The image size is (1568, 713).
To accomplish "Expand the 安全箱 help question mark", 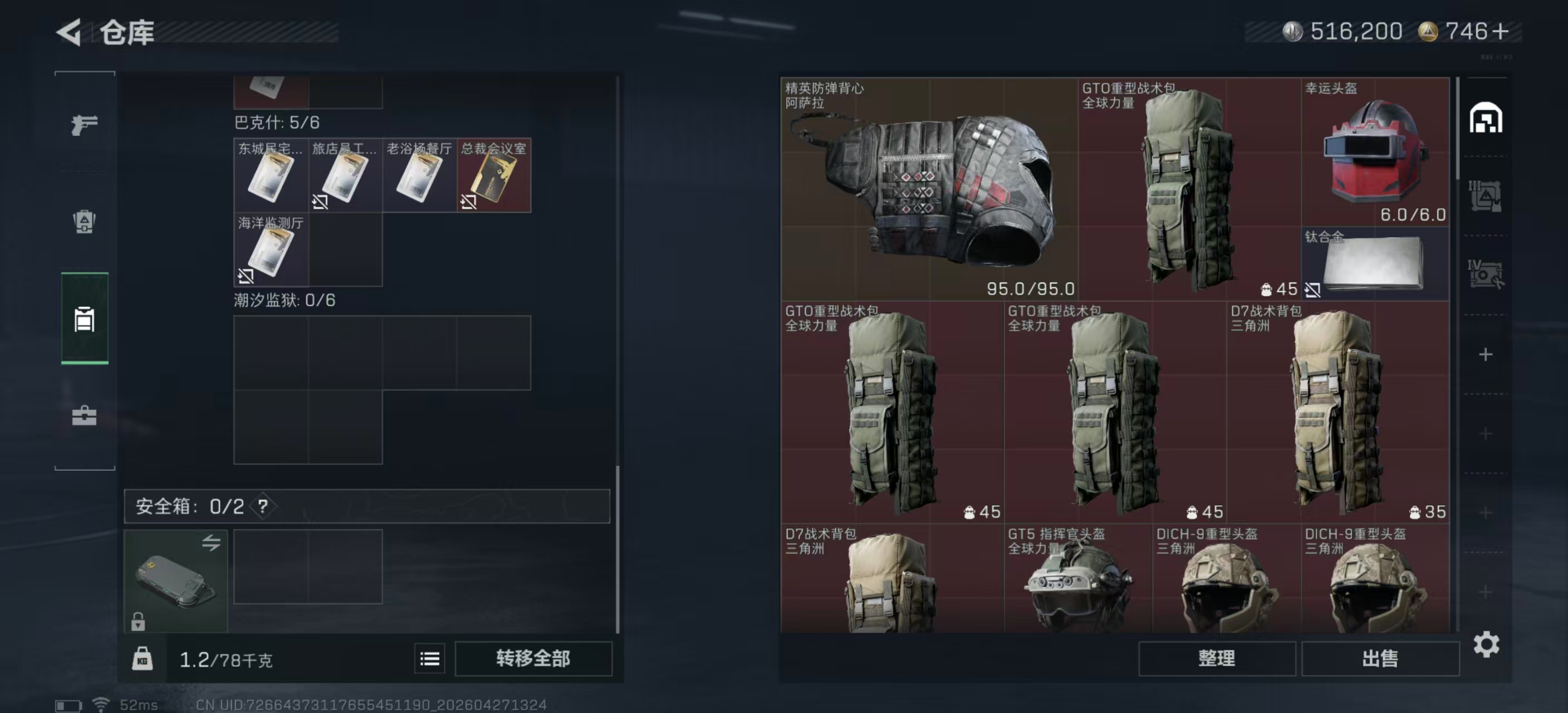I will pyautogui.click(x=263, y=506).
